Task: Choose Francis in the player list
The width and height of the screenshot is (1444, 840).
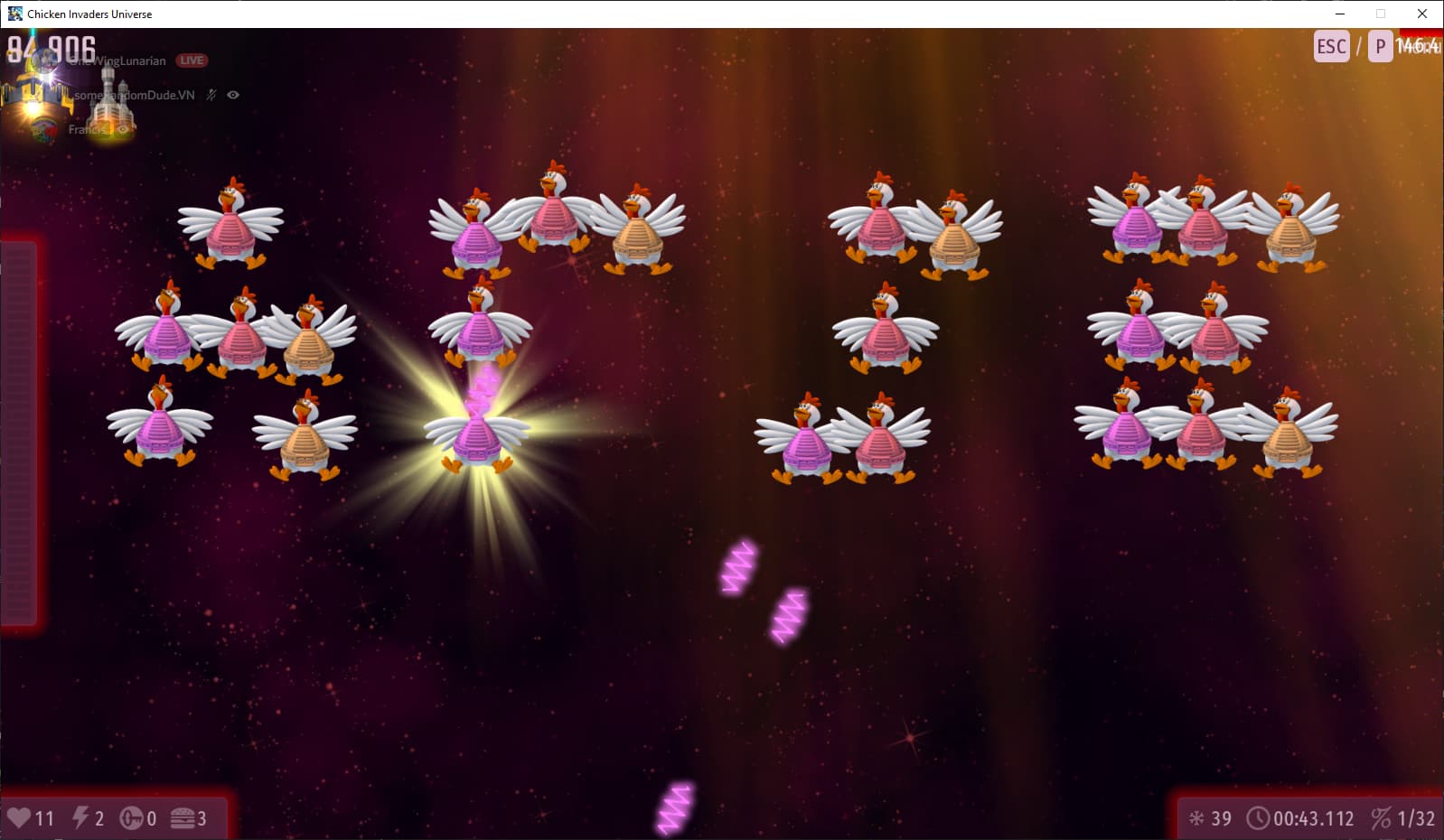Action: coord(87,129)
